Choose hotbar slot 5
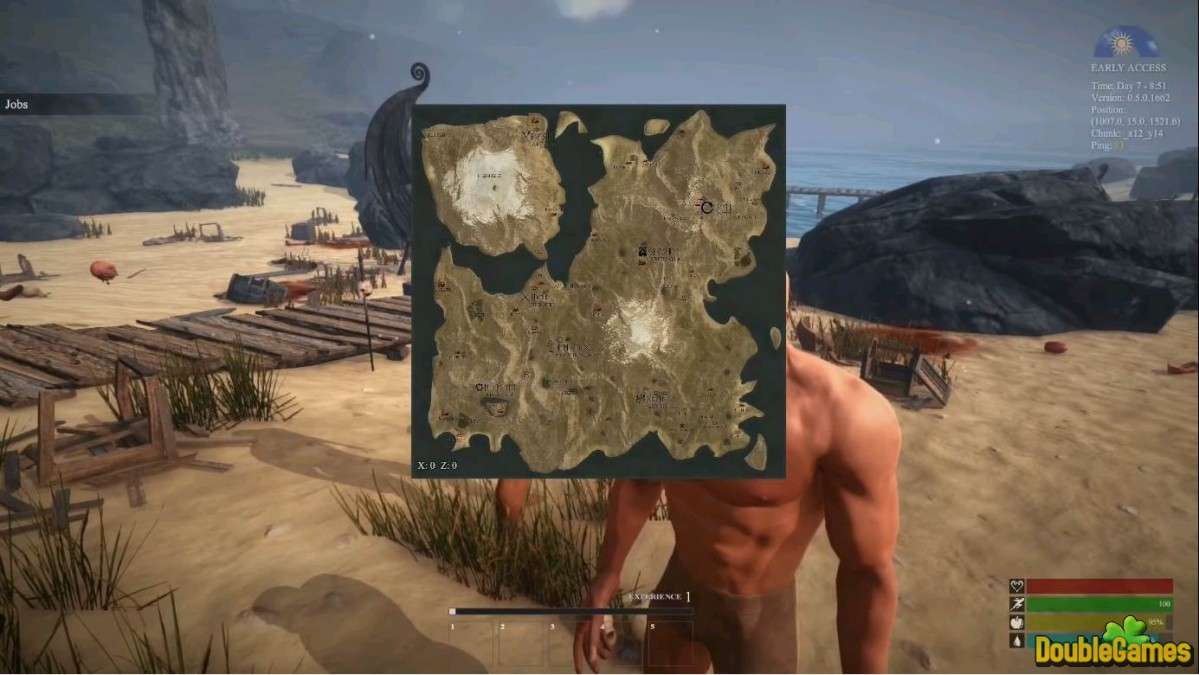This screenshot has height=675, width=1199. 670,644
